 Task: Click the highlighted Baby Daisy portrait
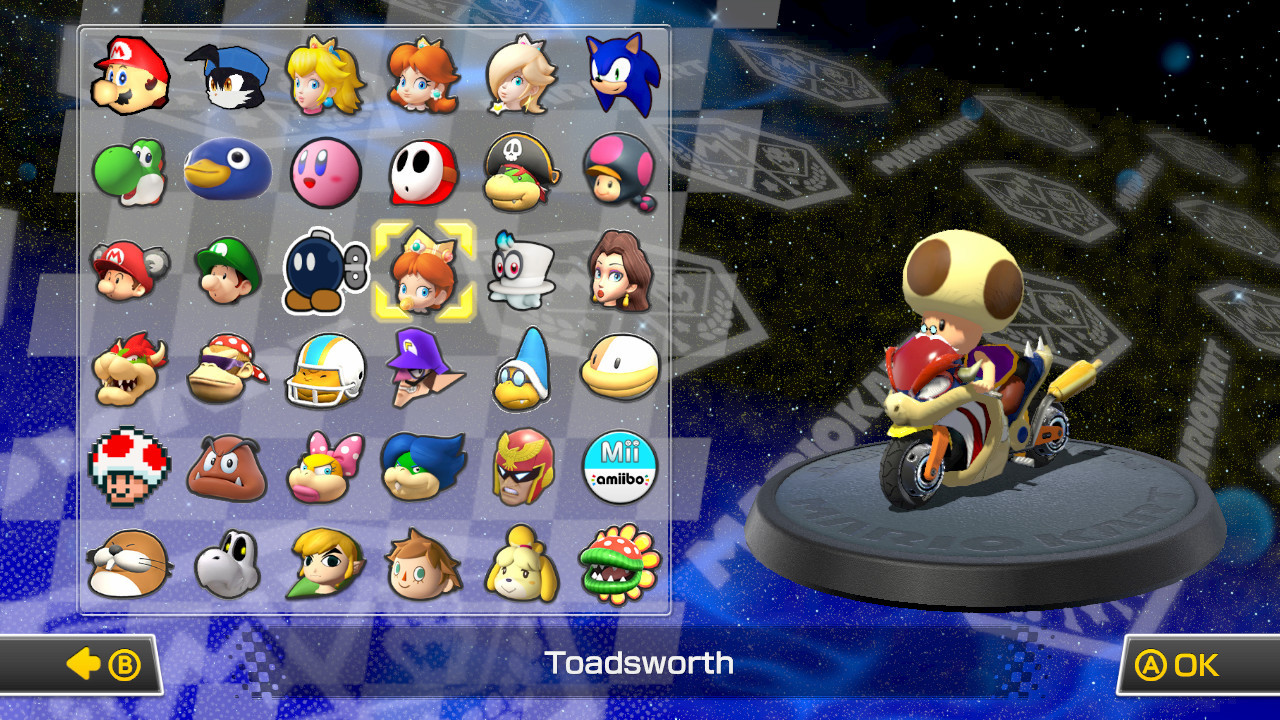coord(423,270)
